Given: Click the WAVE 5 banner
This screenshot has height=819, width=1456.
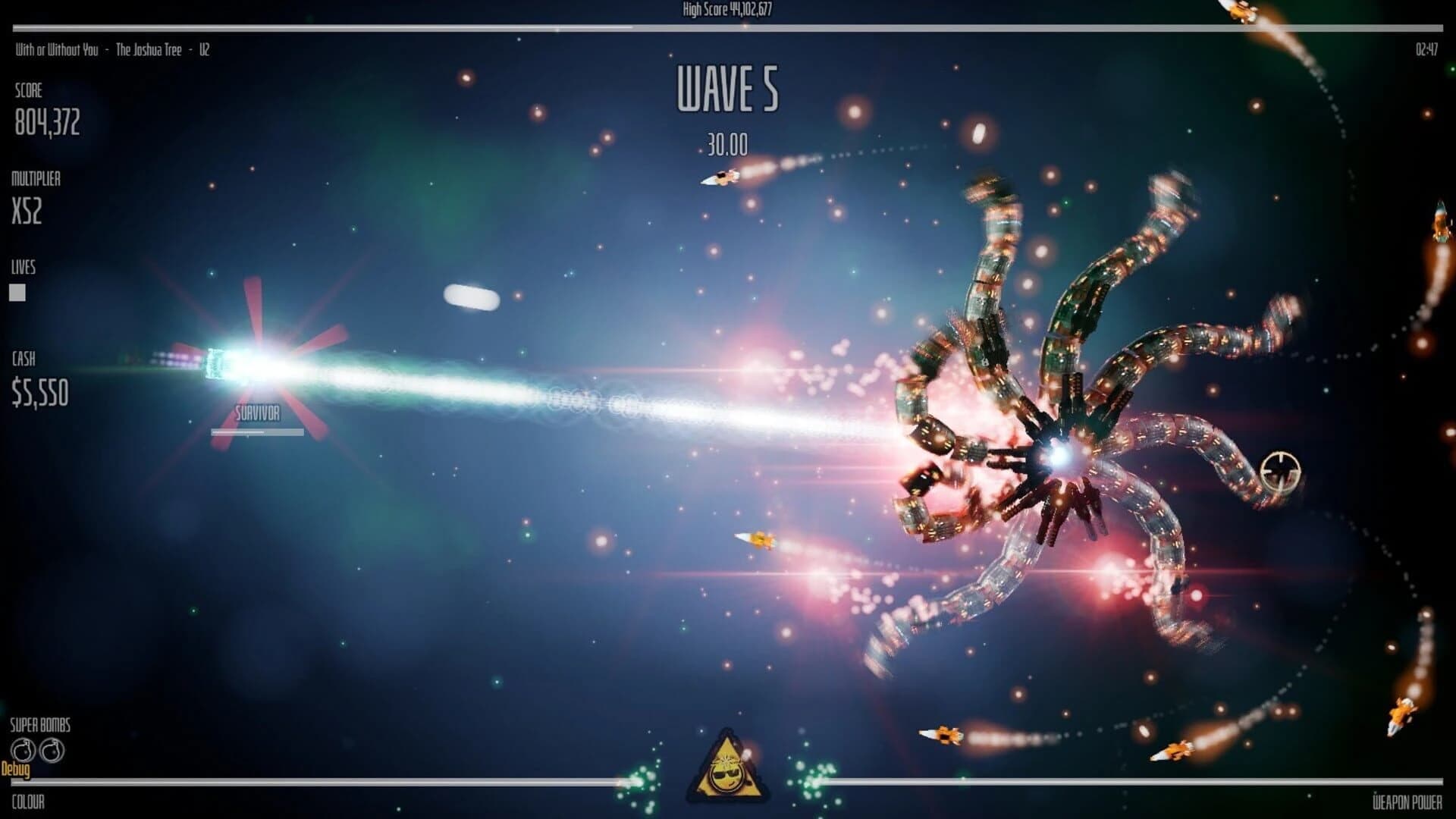Looking at the screenshot, I should click(727, 89).
